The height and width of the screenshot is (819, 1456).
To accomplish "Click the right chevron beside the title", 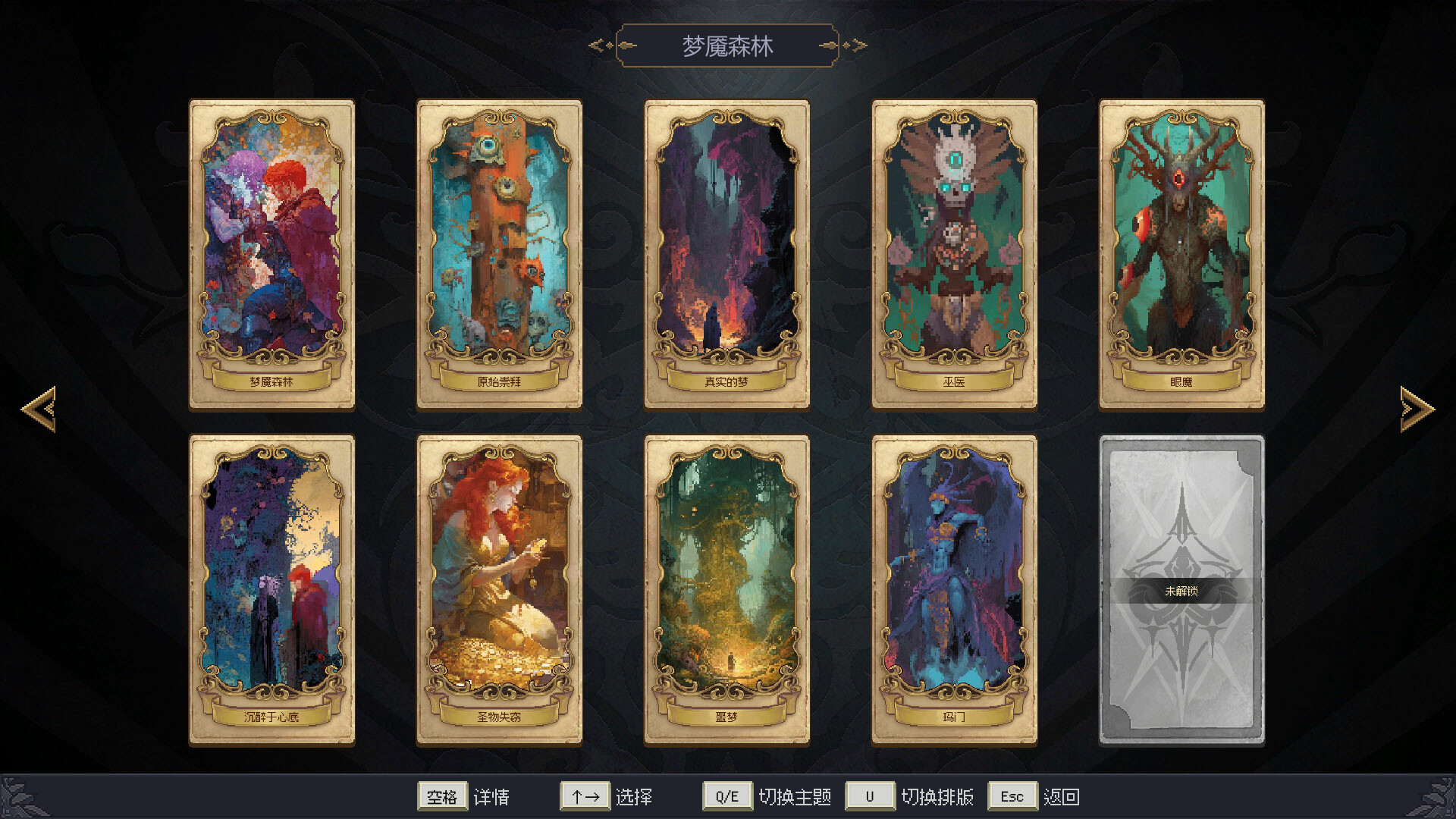I will point(855,45).
